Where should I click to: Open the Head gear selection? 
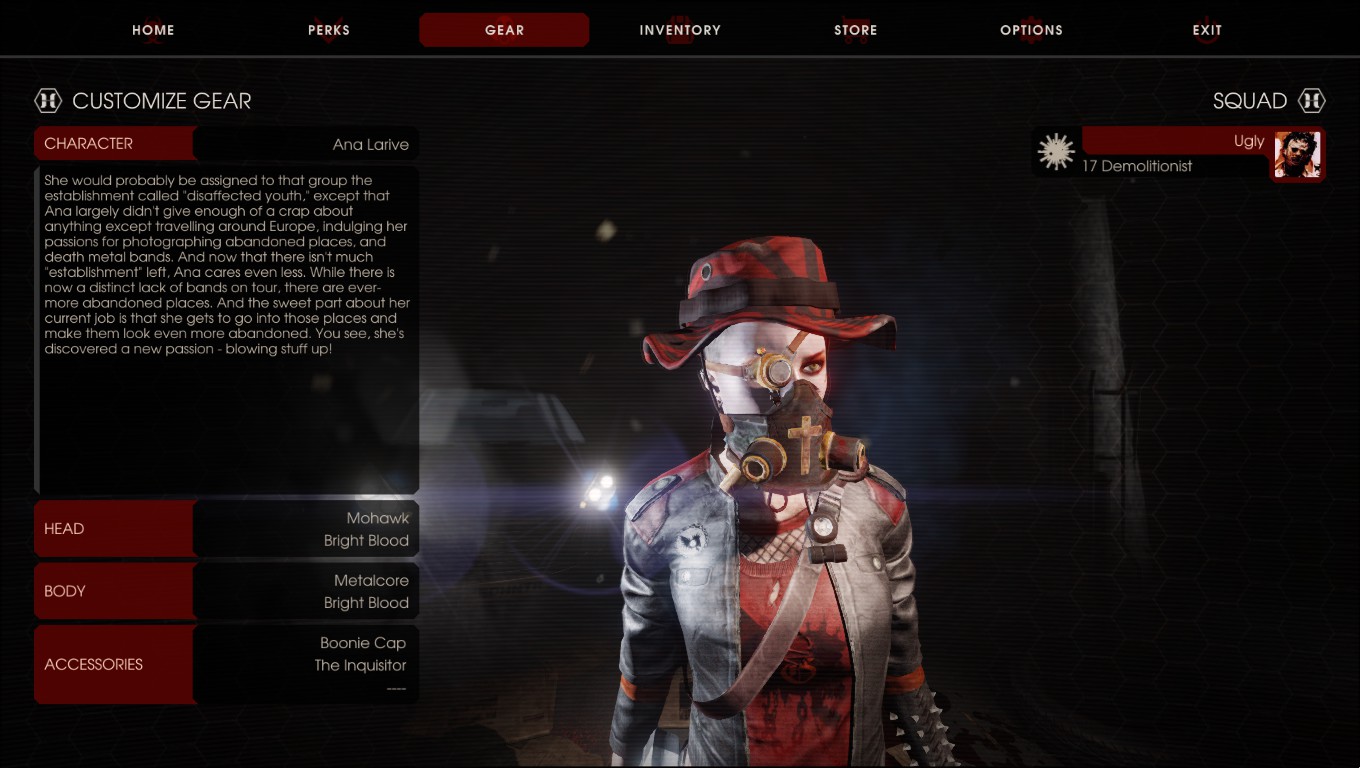[x=226, y=529]
